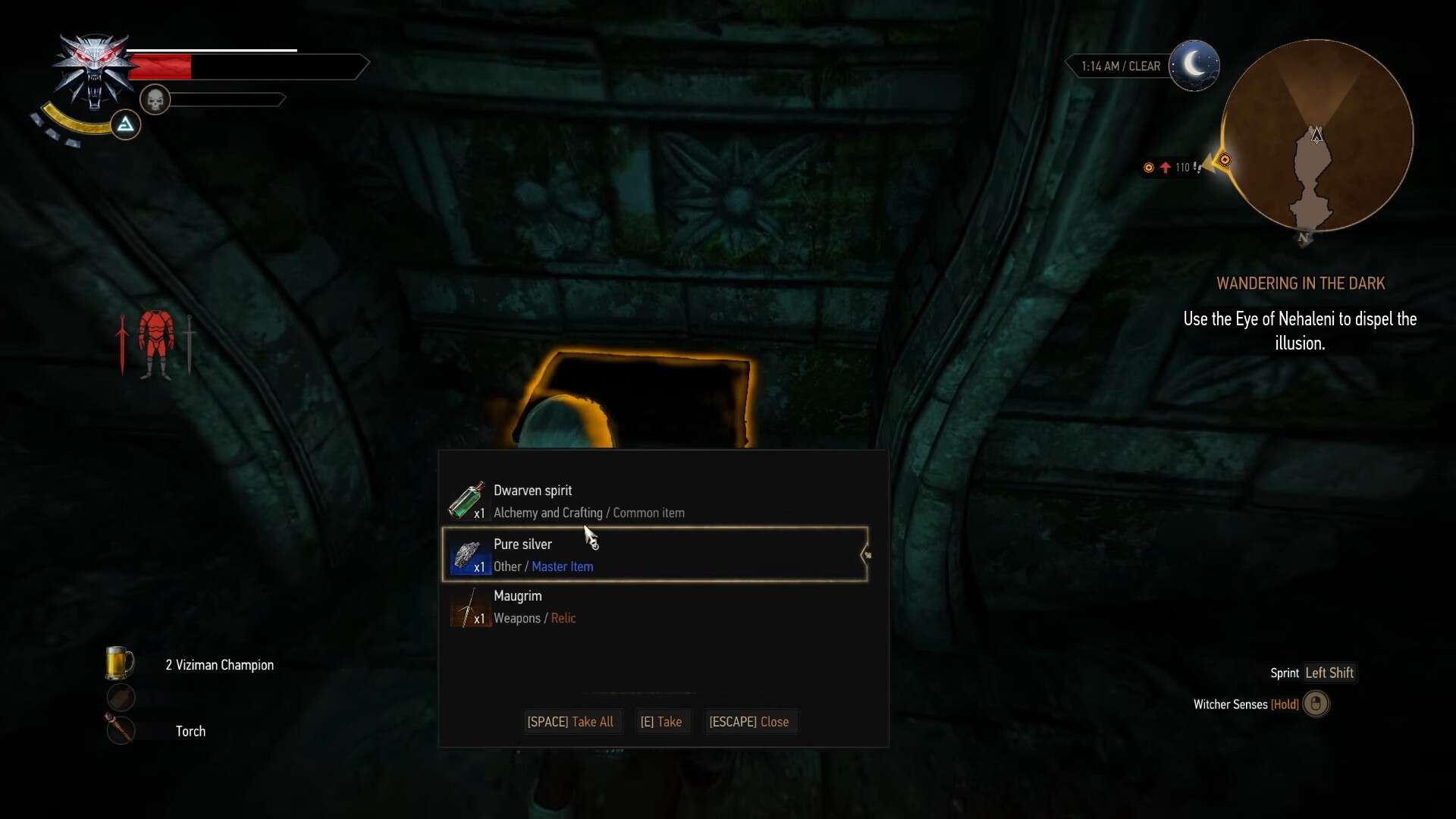
Task: Click the armor silhouette equipment indicator
Action: point(155,343)
